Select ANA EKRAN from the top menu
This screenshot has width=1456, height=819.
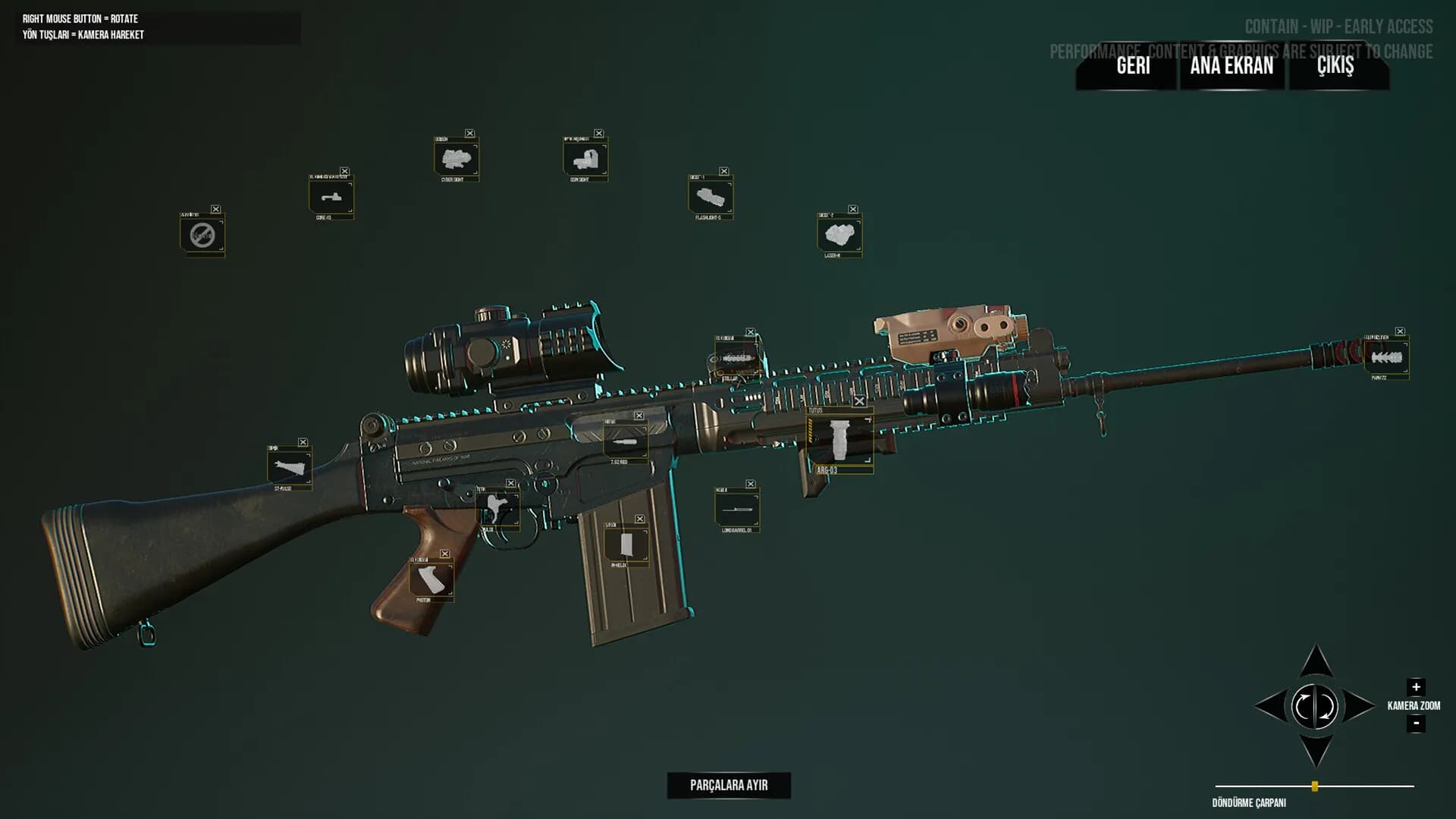1230,67
